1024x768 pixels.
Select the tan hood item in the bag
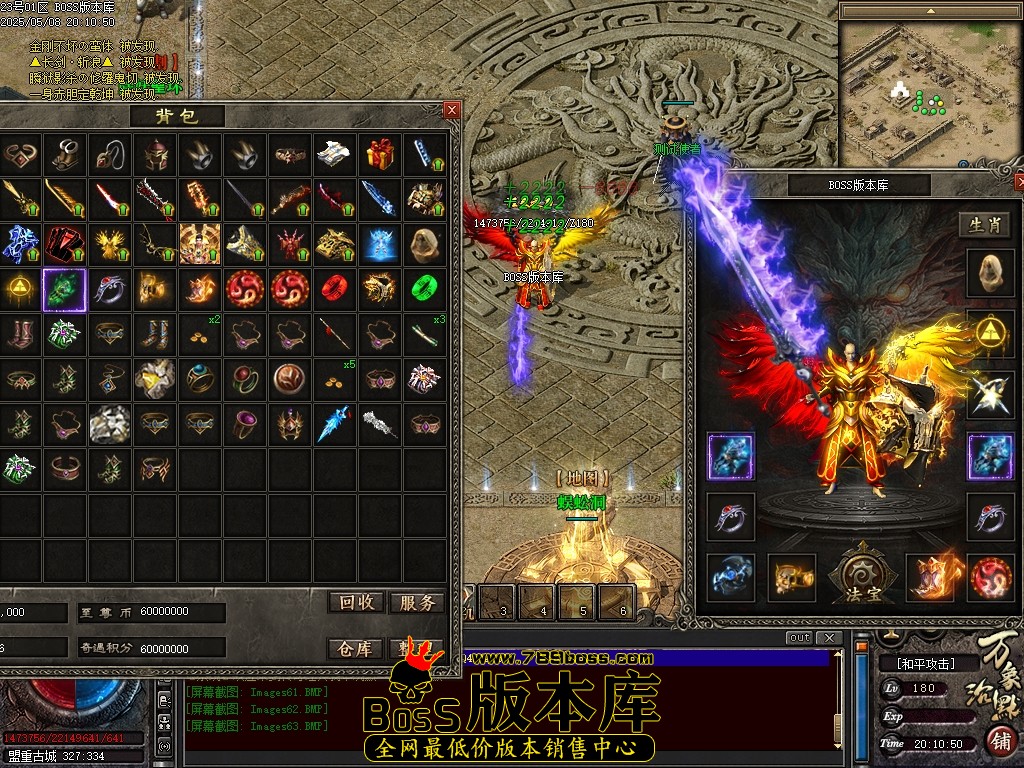click(x=425, y=243)
